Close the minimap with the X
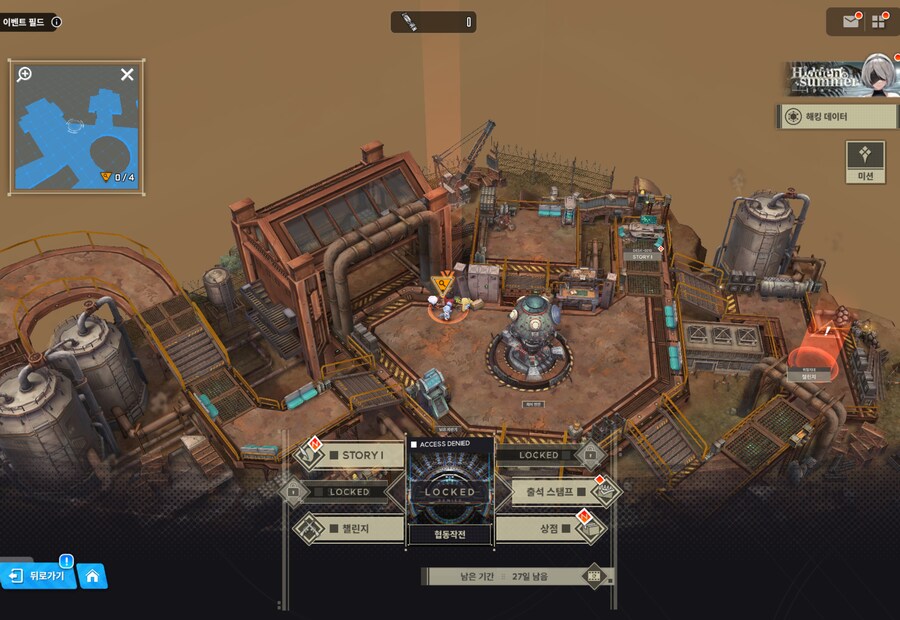Viewport: 900px width, 620px height. pyautogui.click(x=127, y=74)
